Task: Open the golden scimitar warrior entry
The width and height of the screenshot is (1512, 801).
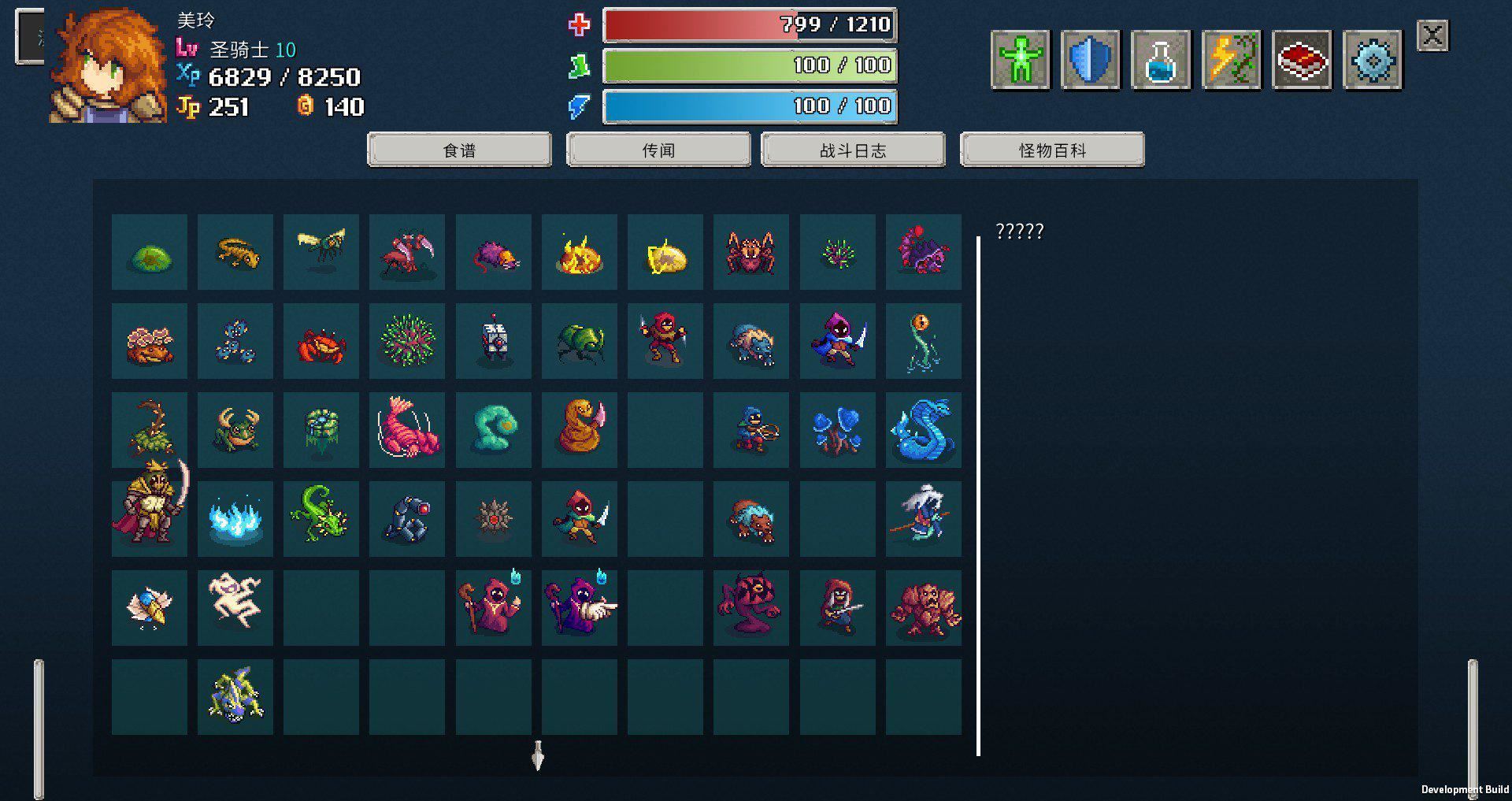Action: [150, 518]
